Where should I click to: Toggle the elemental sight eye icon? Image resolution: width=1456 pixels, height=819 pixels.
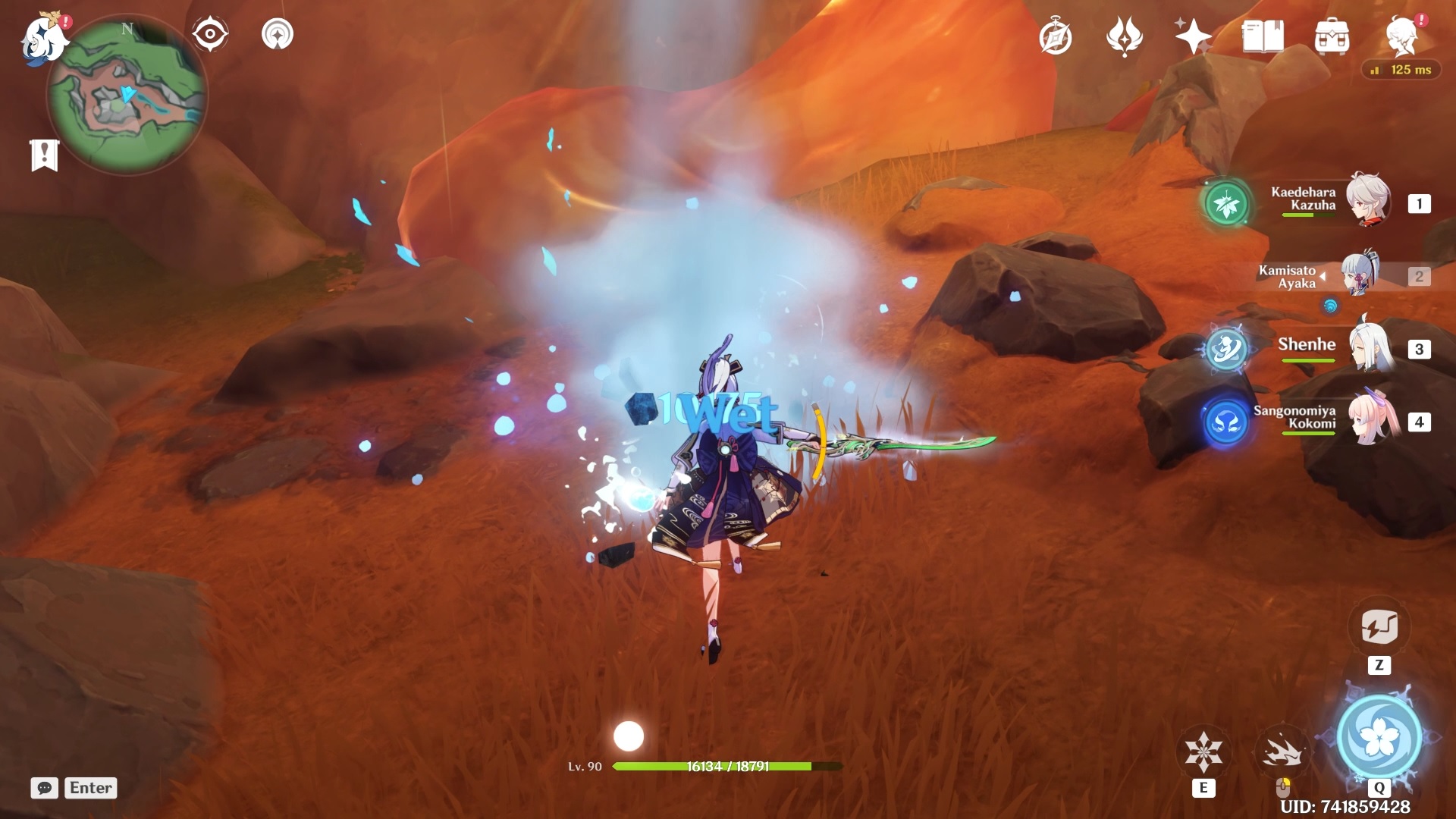coord(209,34)
